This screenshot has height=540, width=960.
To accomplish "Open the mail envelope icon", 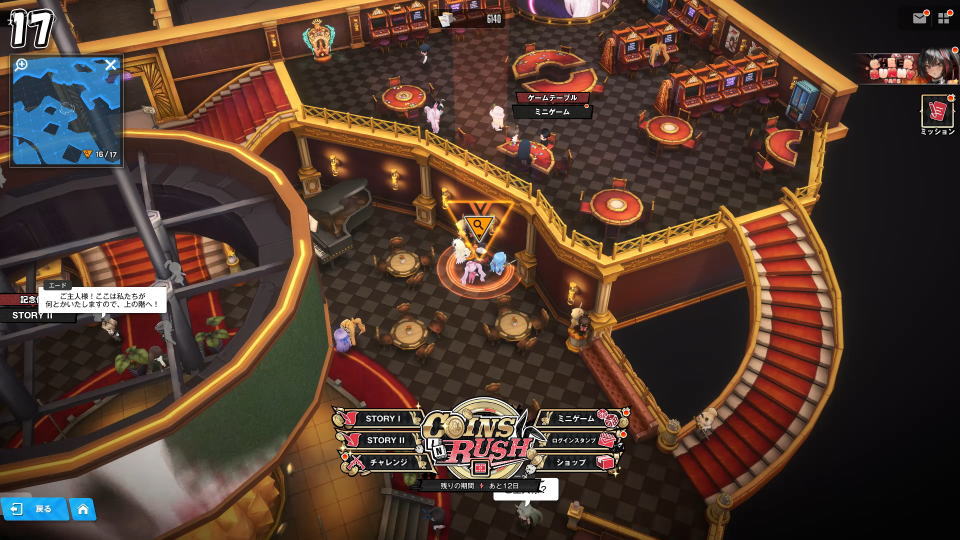I will click(x=919, y=18).
